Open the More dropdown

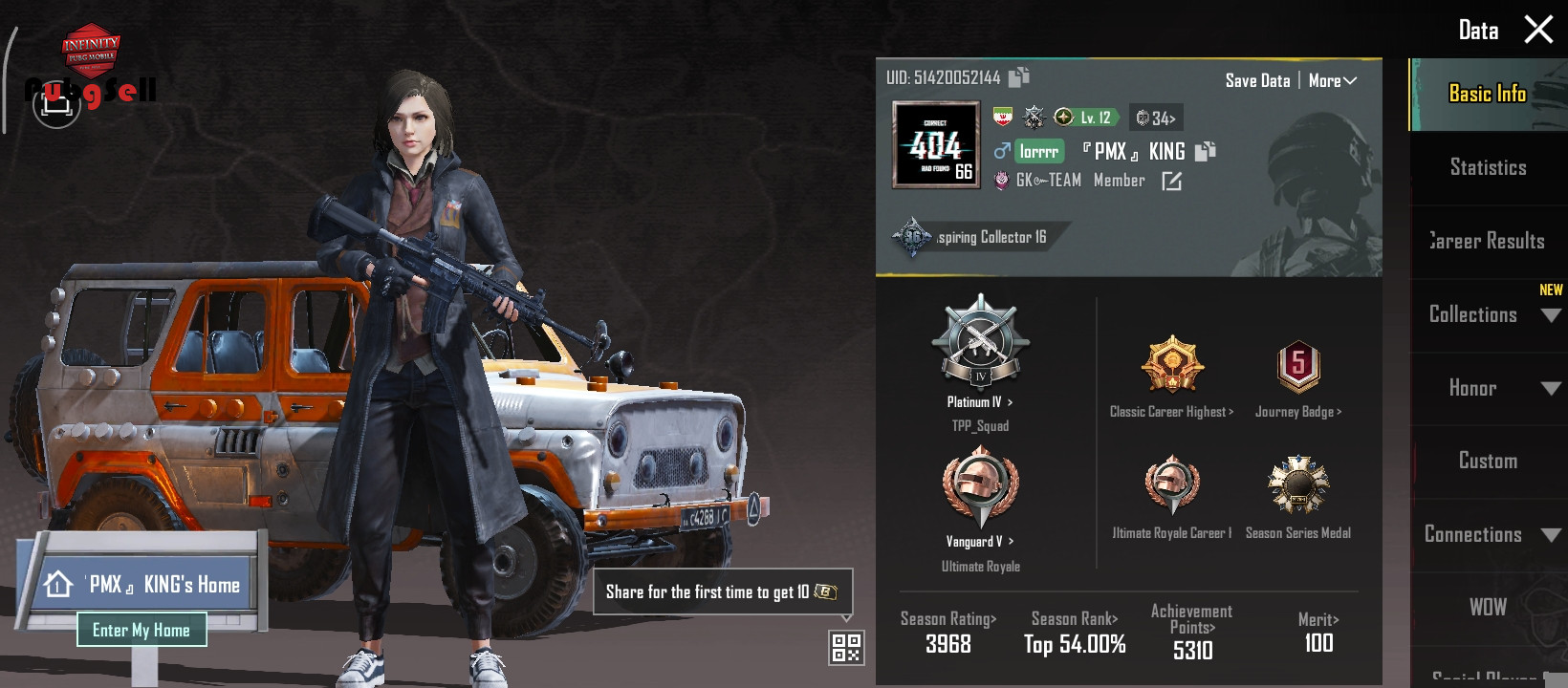1332,81
